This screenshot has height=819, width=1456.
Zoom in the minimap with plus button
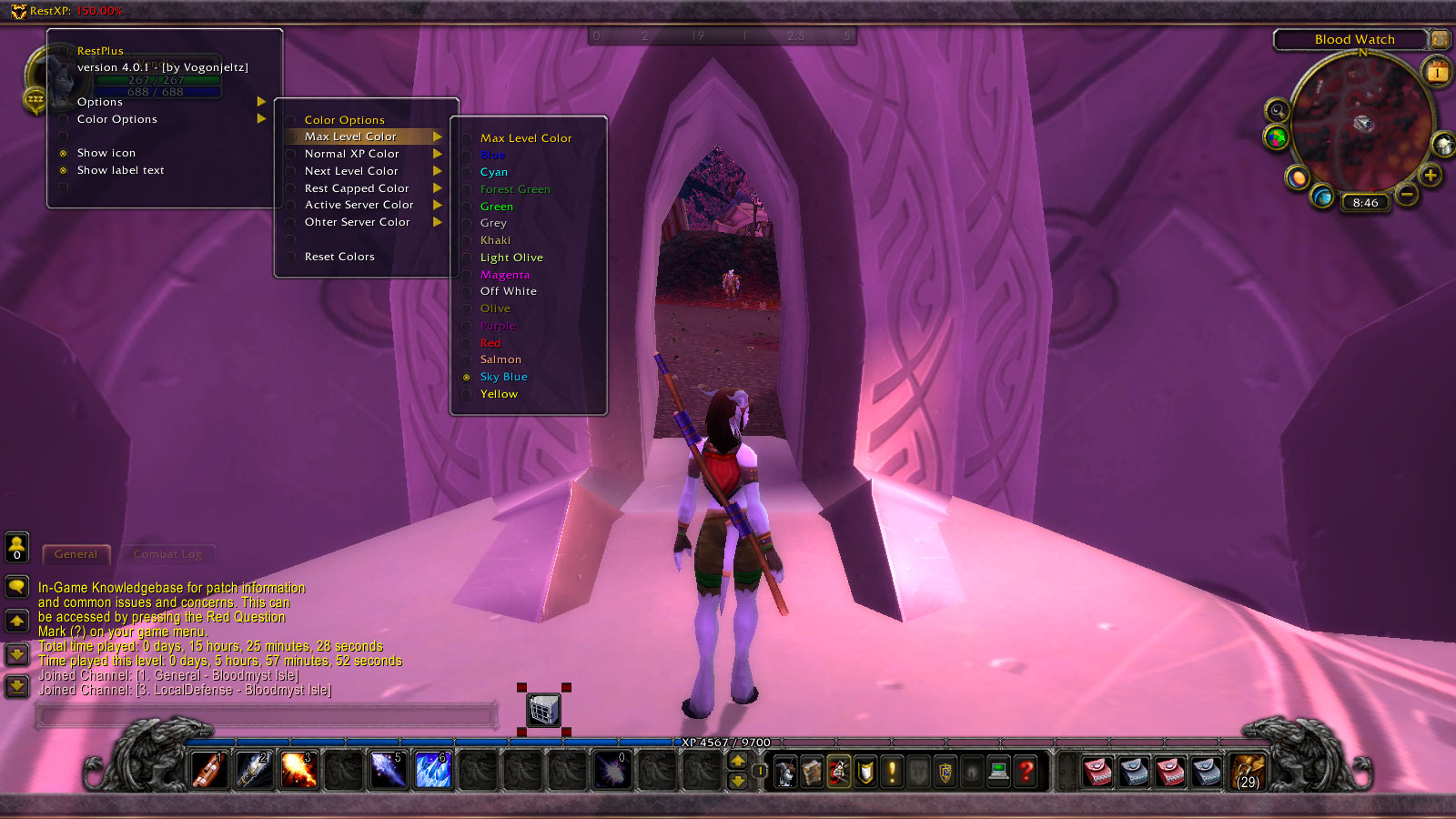[x=1431, y=176]
